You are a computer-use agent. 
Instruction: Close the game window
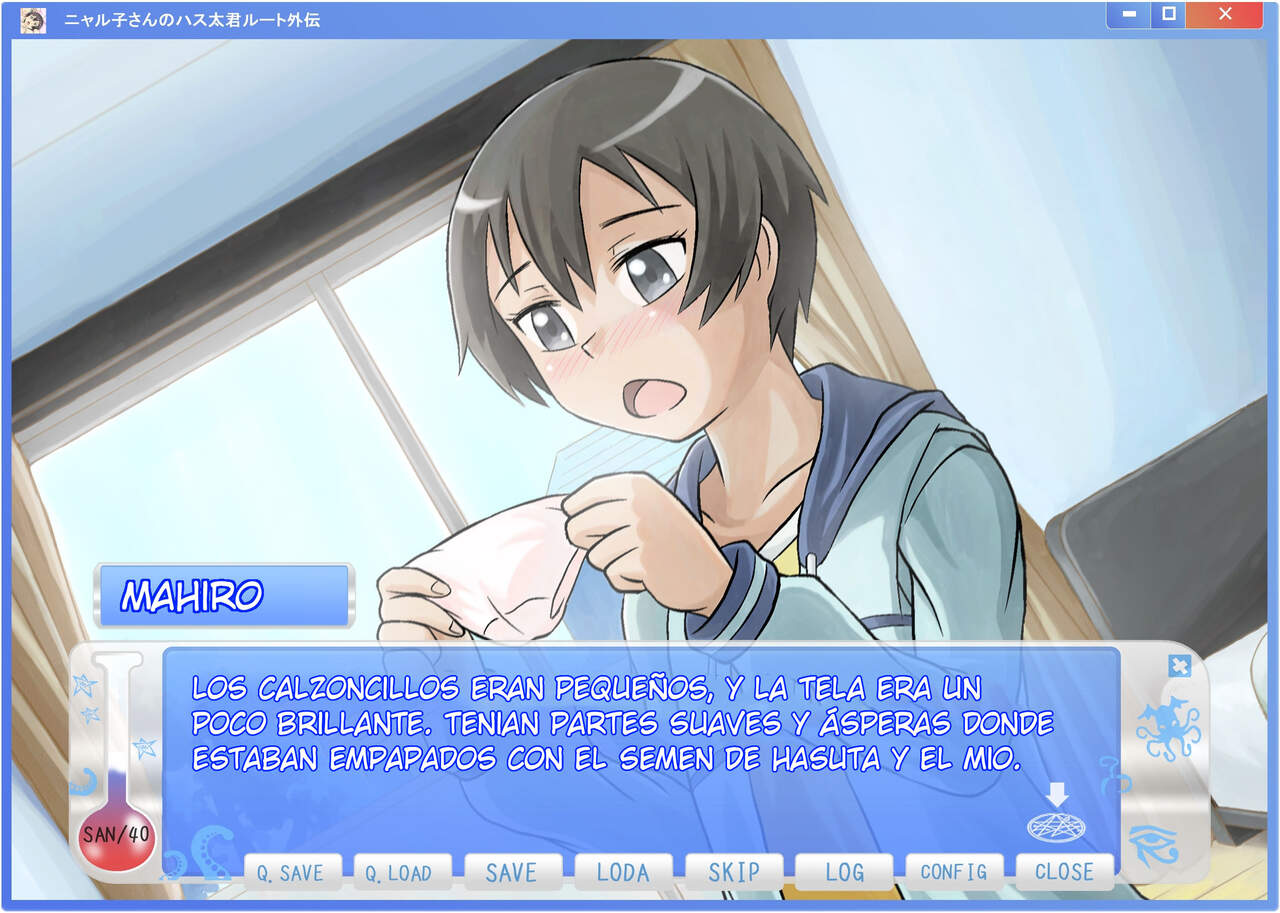[x=1225, y=15]
